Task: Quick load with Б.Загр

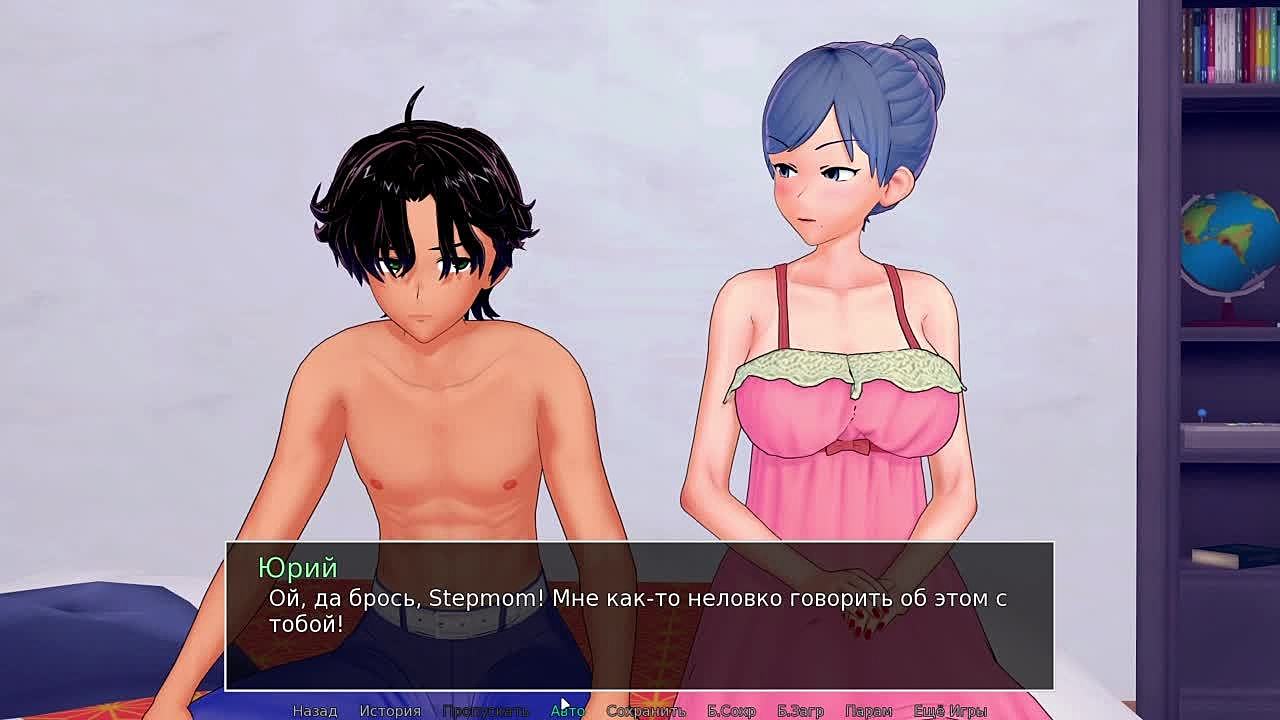Action: coord(800,710)
